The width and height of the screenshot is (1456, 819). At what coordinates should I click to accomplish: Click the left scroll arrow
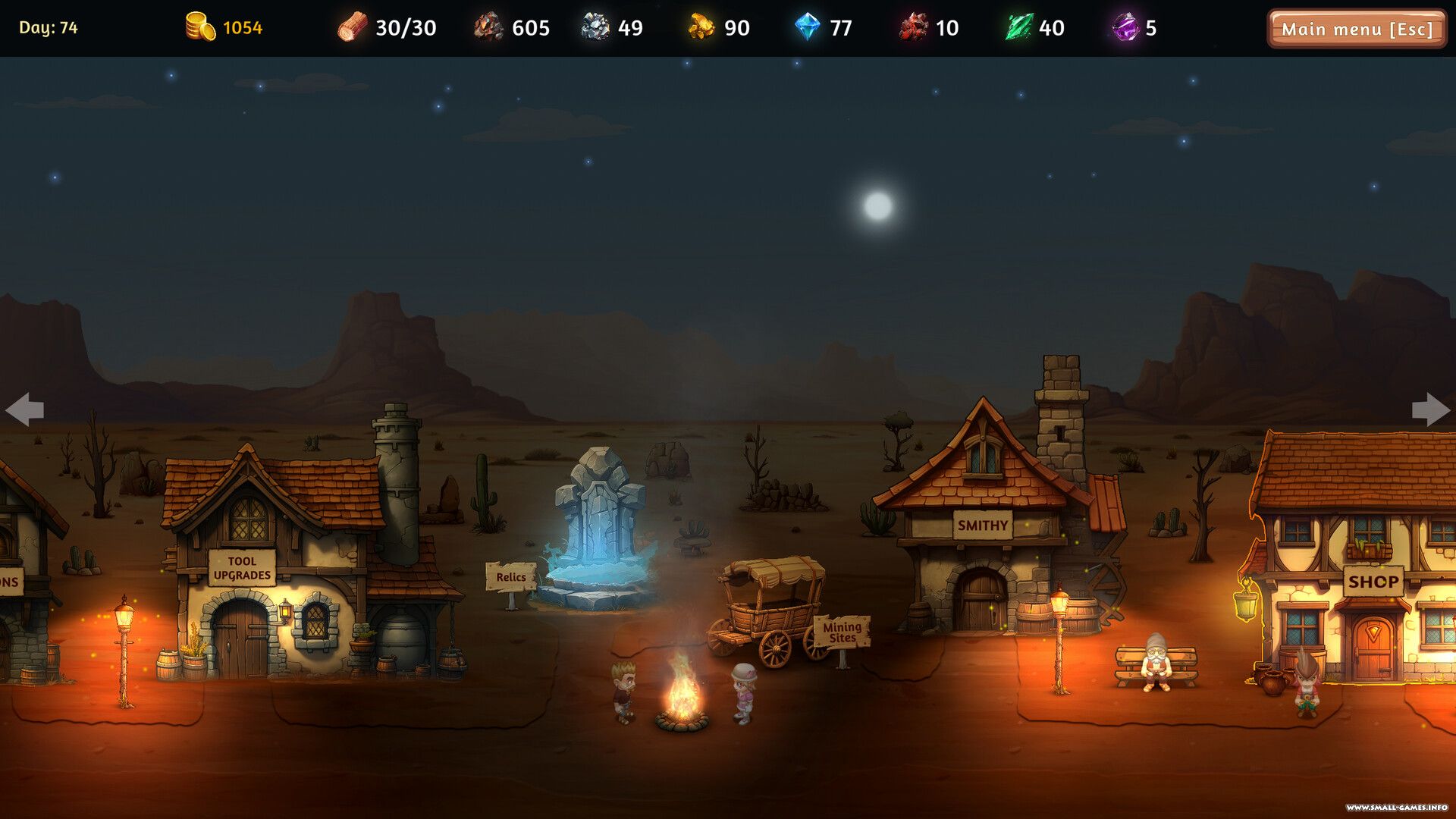click(x=24, y=409)
